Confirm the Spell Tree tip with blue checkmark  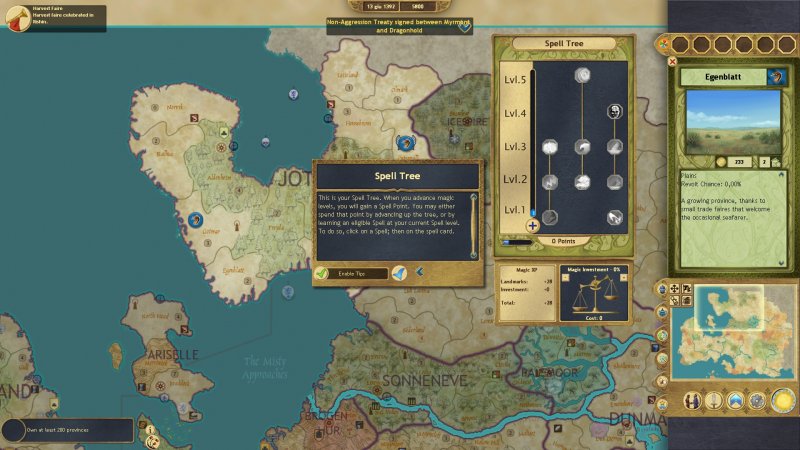[399, 272]
